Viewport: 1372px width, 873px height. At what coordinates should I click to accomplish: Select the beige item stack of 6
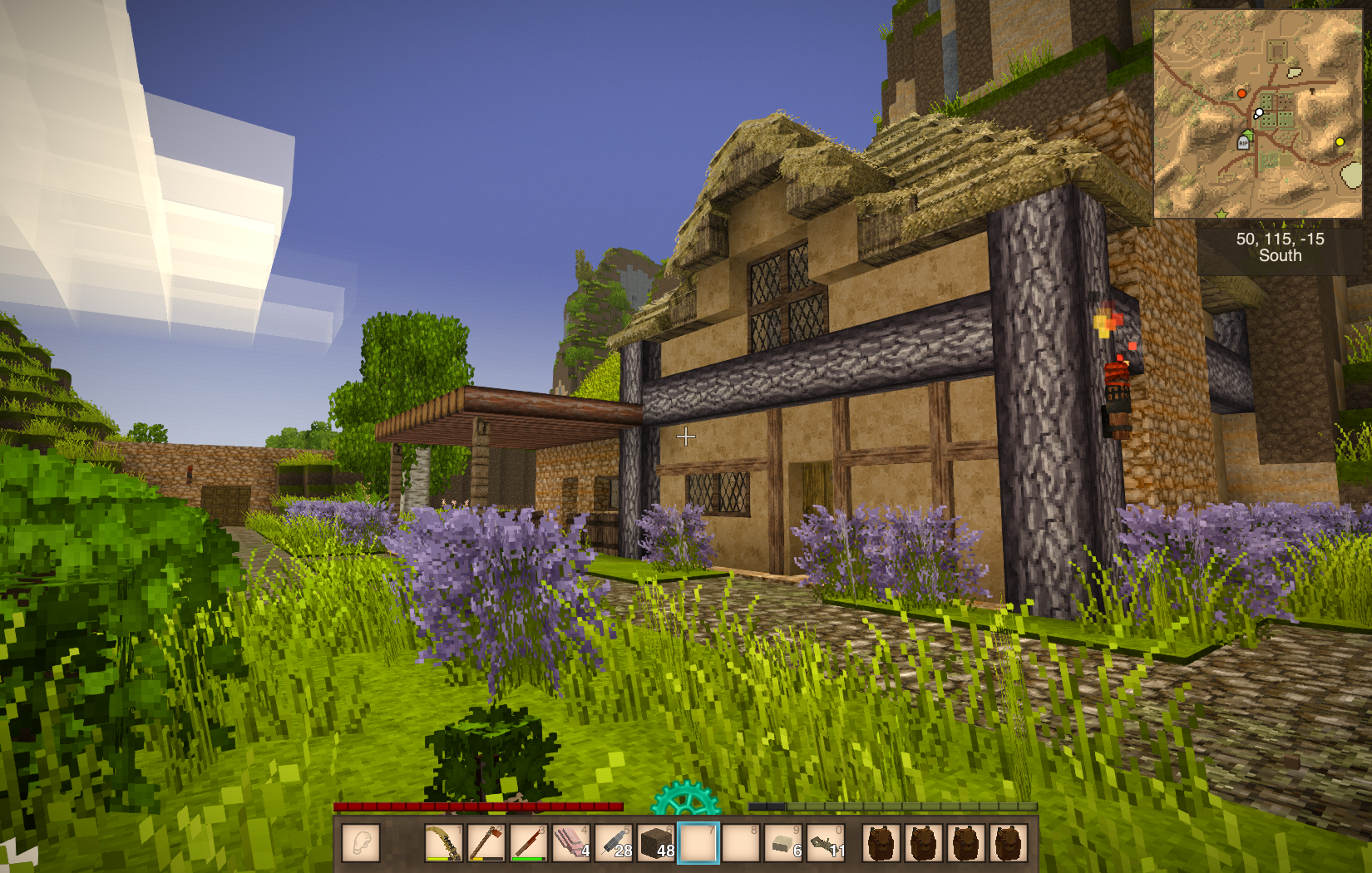tap(783, 842)
